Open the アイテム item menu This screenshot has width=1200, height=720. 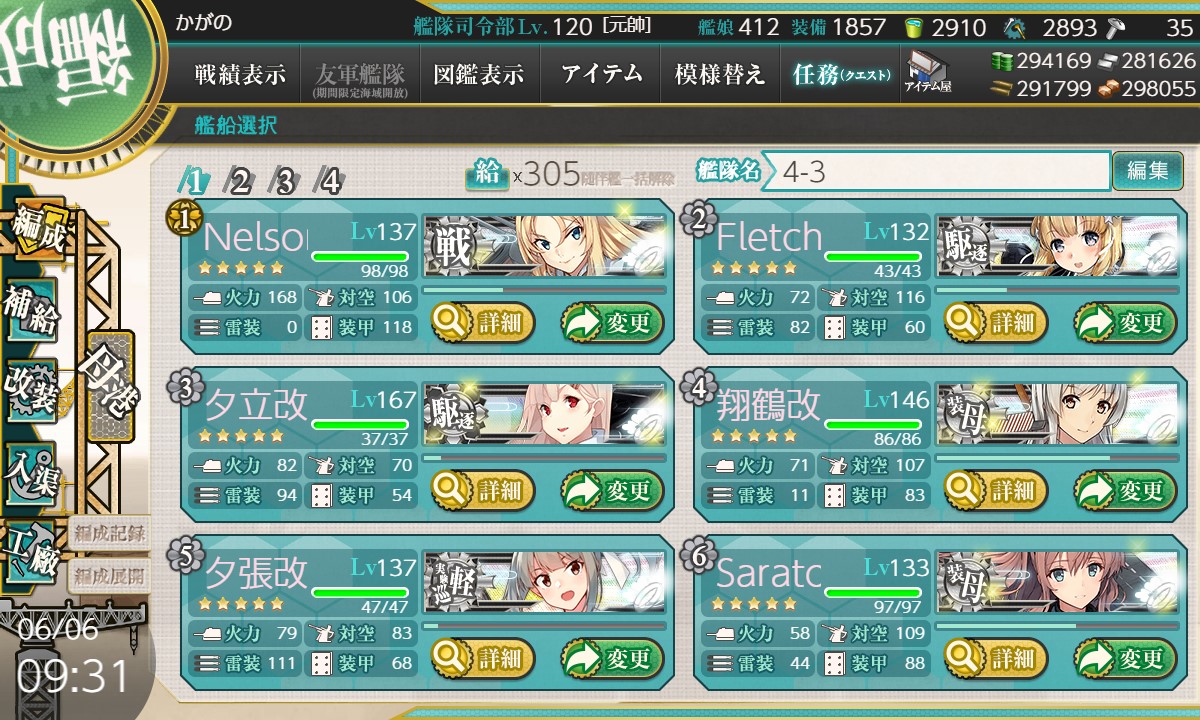(x=601, y=74)
